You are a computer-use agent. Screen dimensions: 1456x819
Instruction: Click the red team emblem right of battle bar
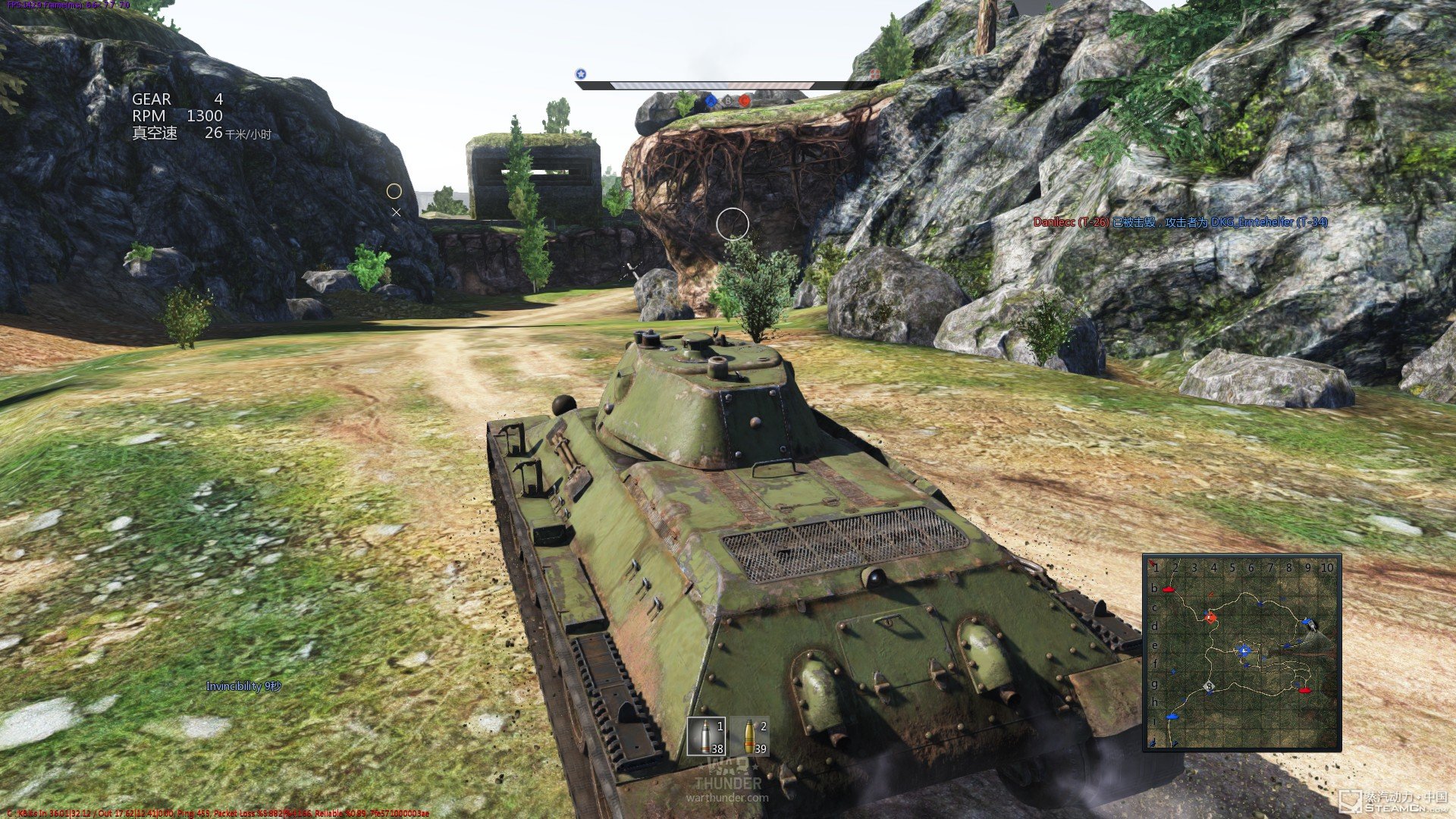pyautogui.click(x=874, y=75)
